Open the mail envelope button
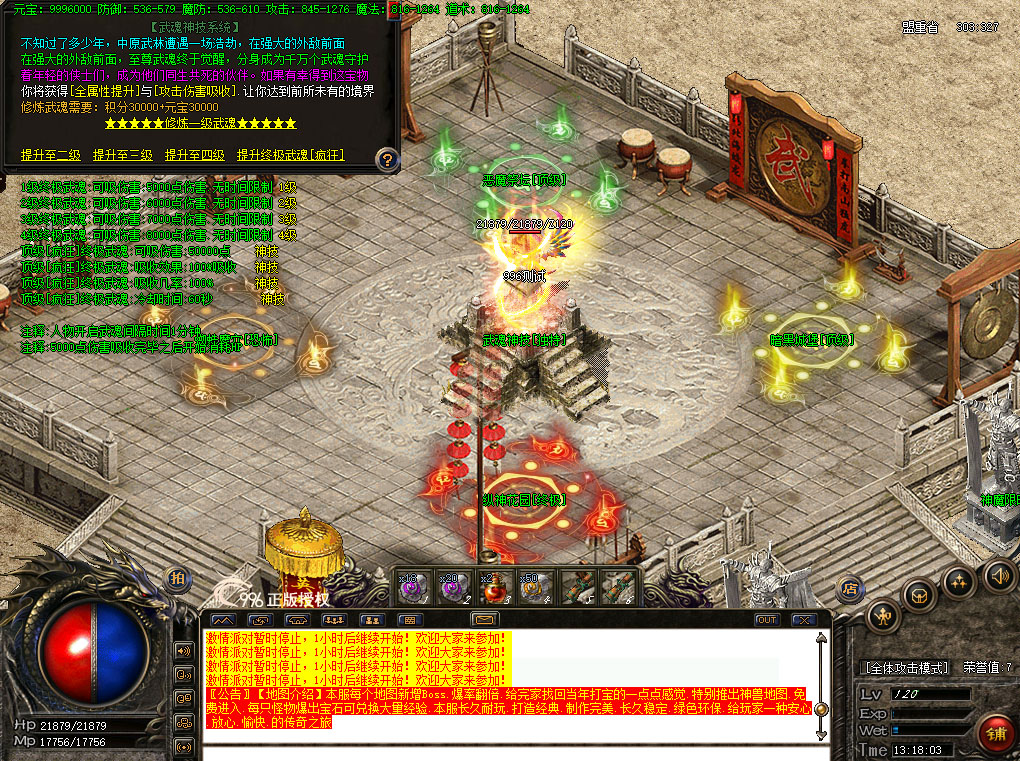 click(485, 620)
